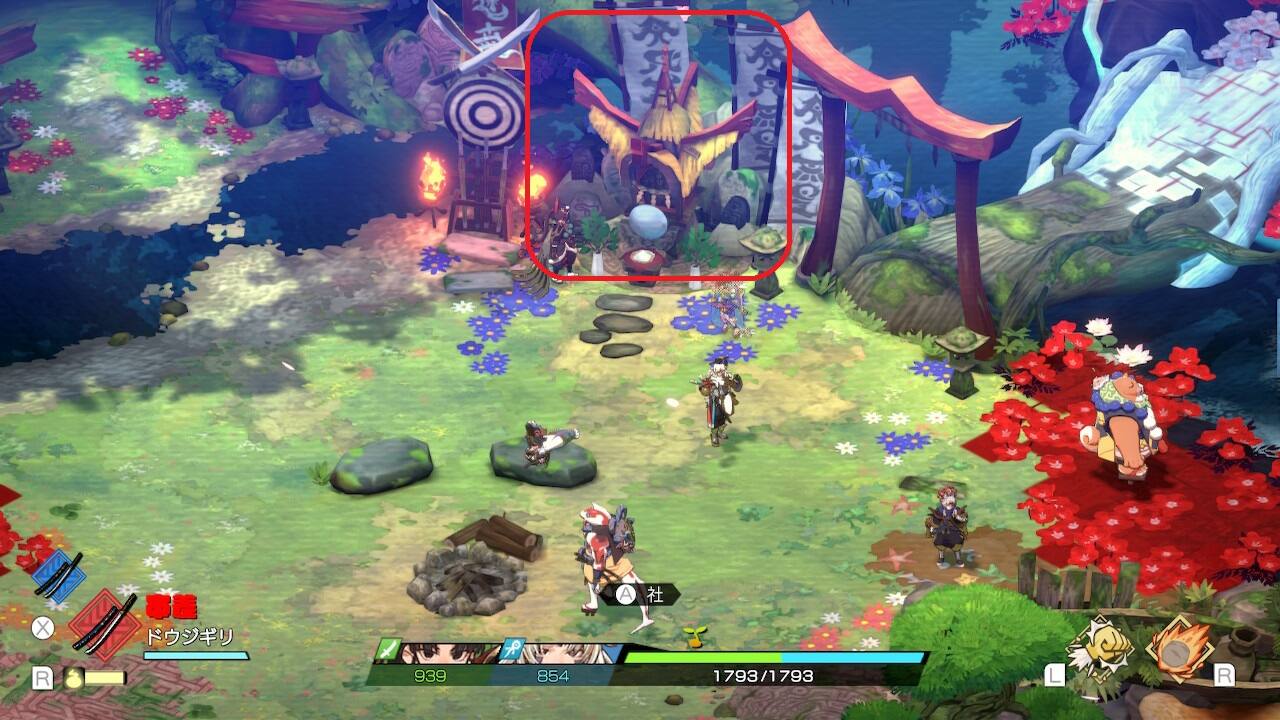Use the yellow gourd item

(x=74, y=677)
